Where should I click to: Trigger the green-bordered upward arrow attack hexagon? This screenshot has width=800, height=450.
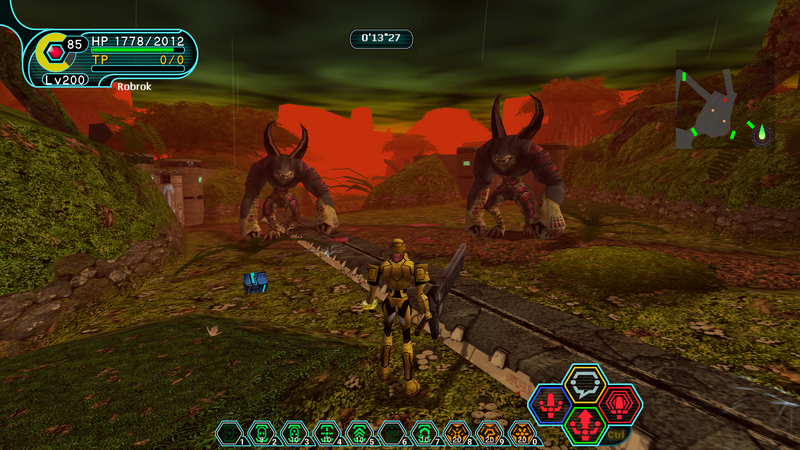[x=584, y=425]
